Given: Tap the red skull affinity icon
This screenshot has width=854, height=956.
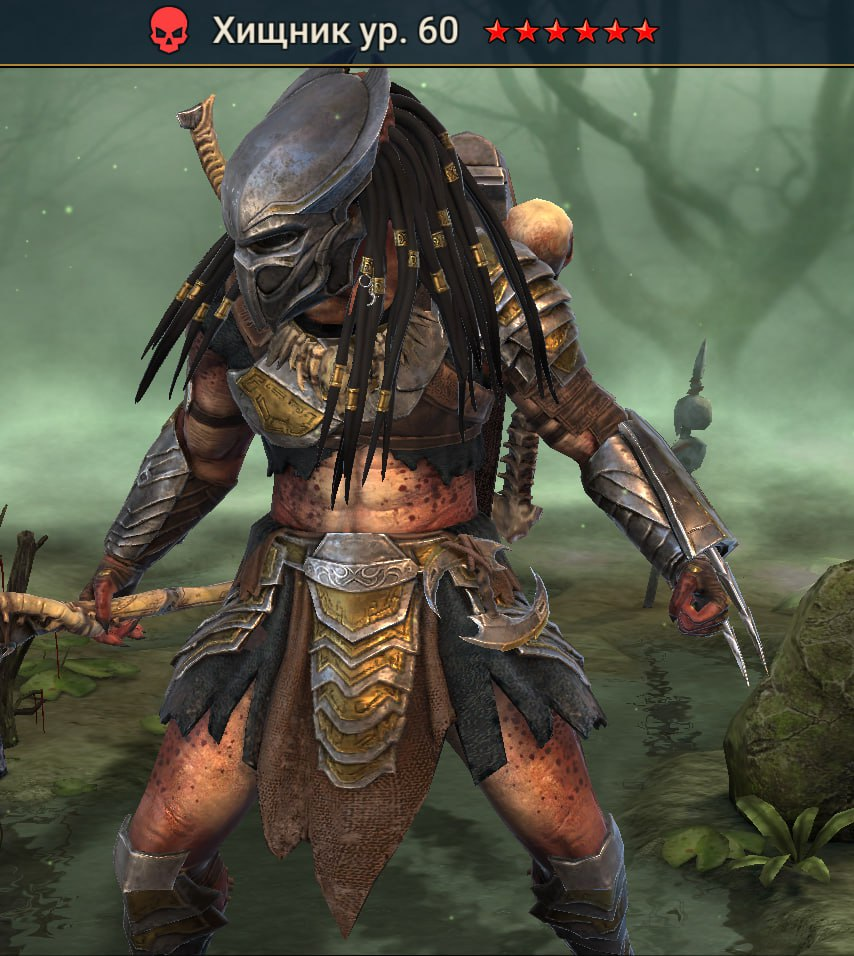Looking at the screenshot, I should point(168,32).
